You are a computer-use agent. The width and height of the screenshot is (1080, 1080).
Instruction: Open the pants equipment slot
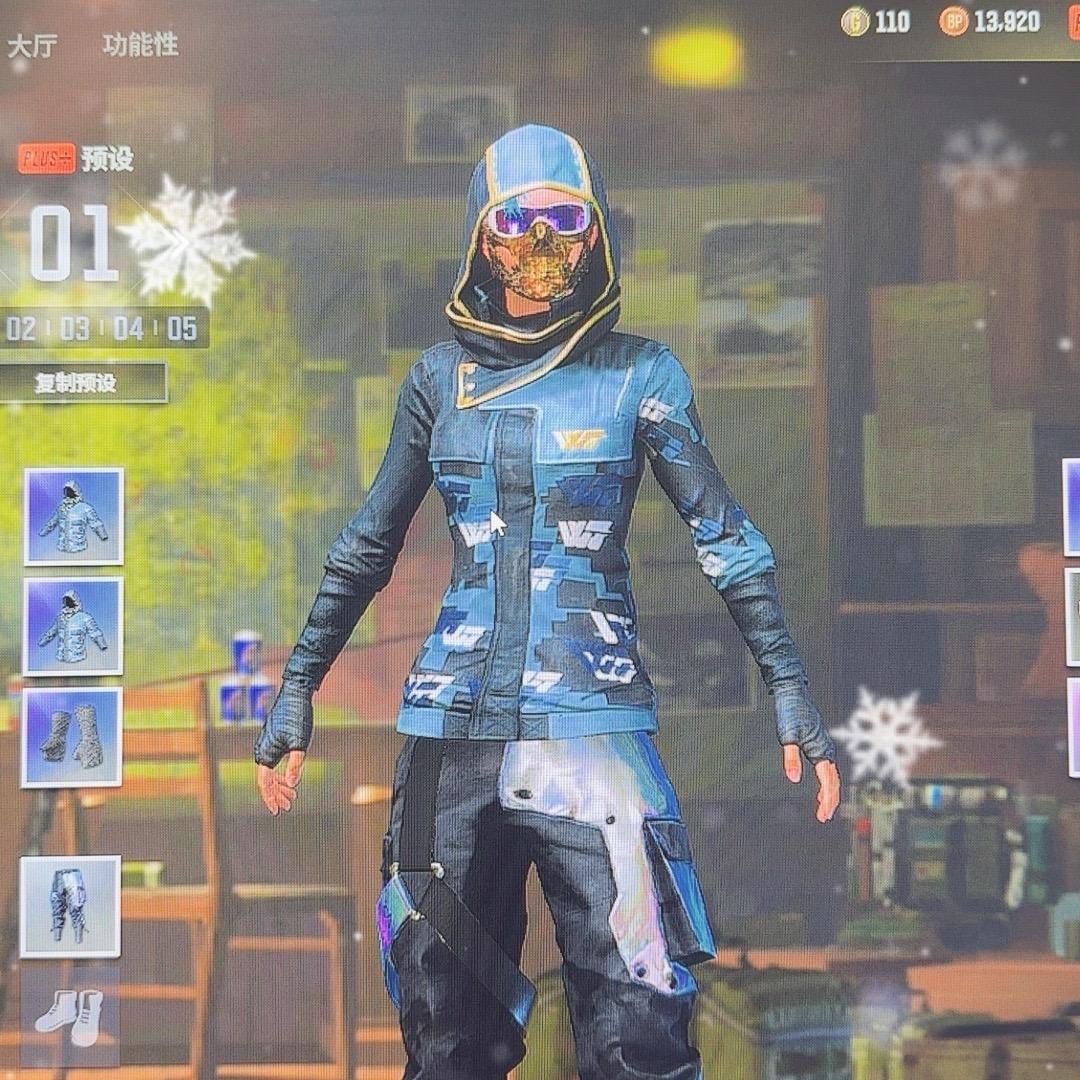pyautogui.click(x=70, y=906)
